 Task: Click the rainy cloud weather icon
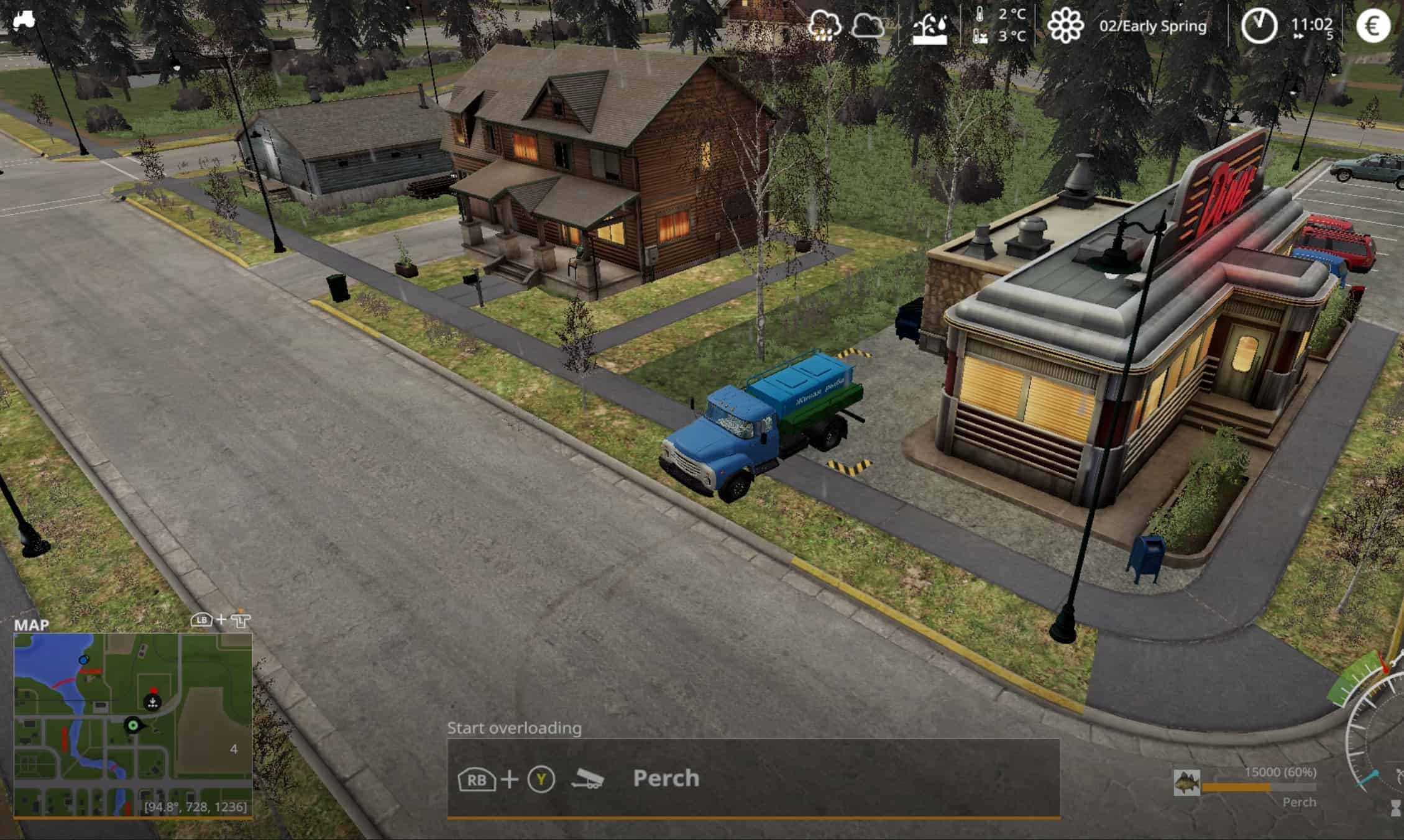825,26
